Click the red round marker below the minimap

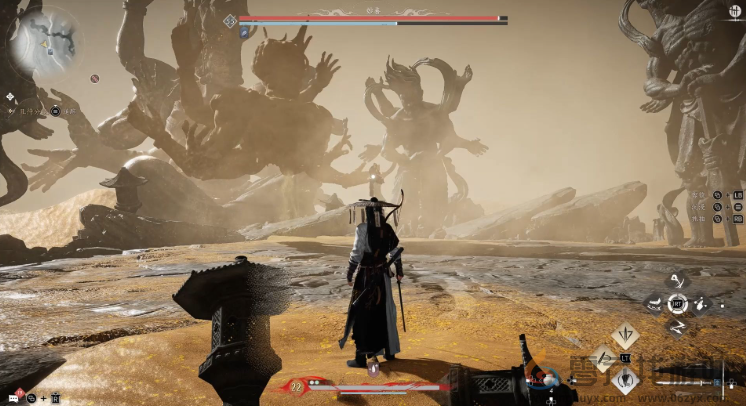[x=94, y=78]
